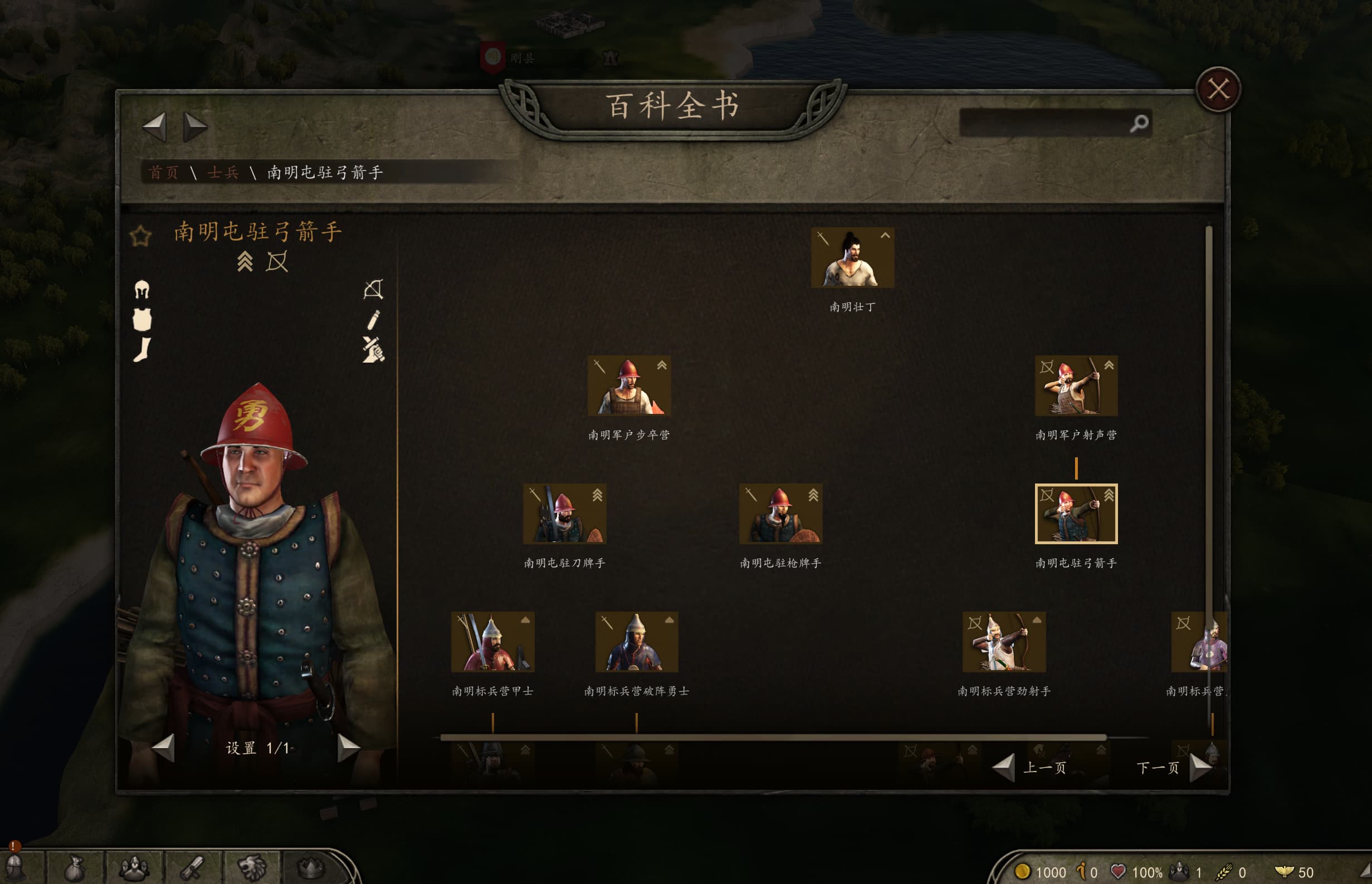Select the 南明标兵营甲士 troop tile

click(492, 642)
